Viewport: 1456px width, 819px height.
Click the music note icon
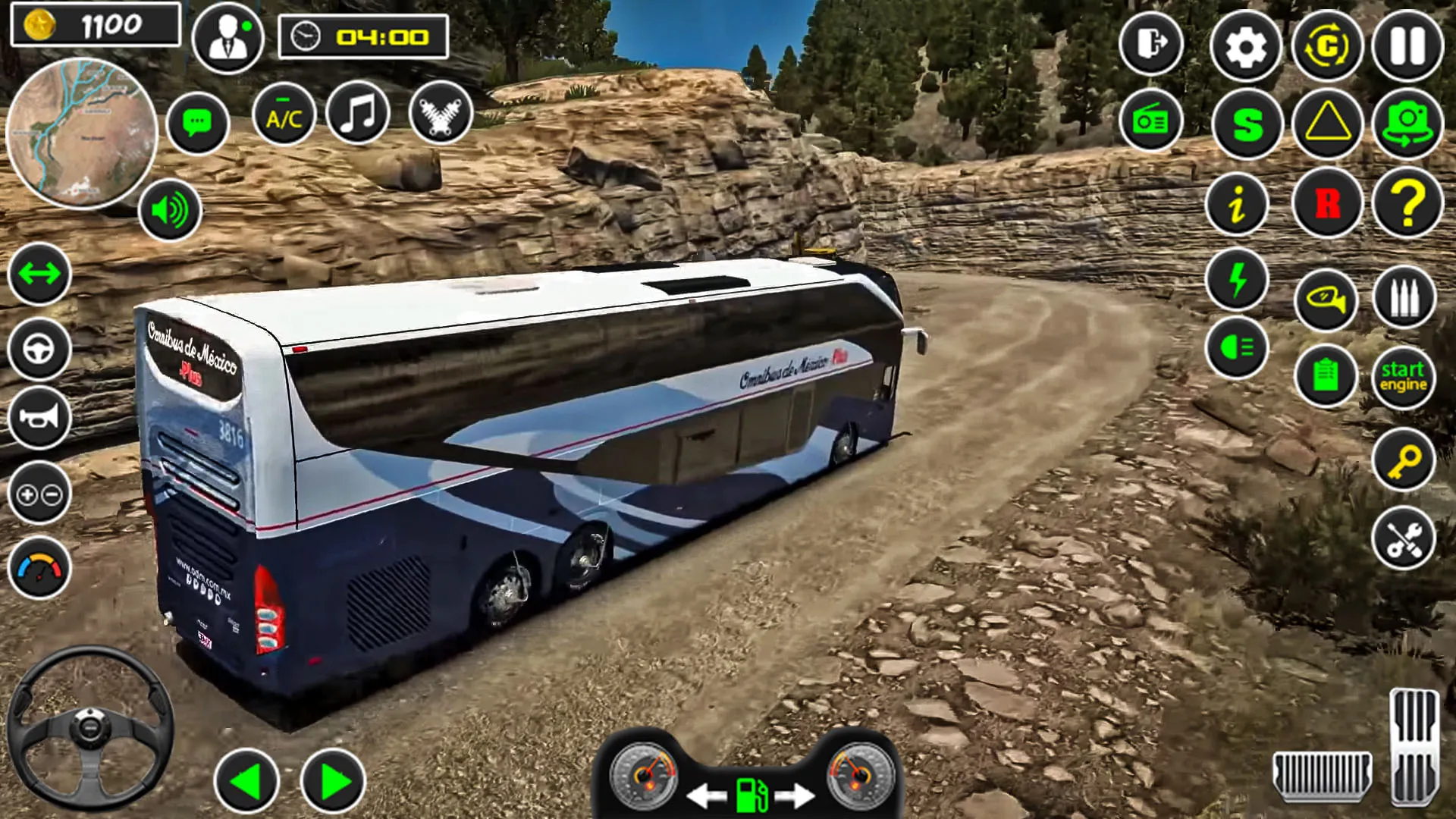359,113
